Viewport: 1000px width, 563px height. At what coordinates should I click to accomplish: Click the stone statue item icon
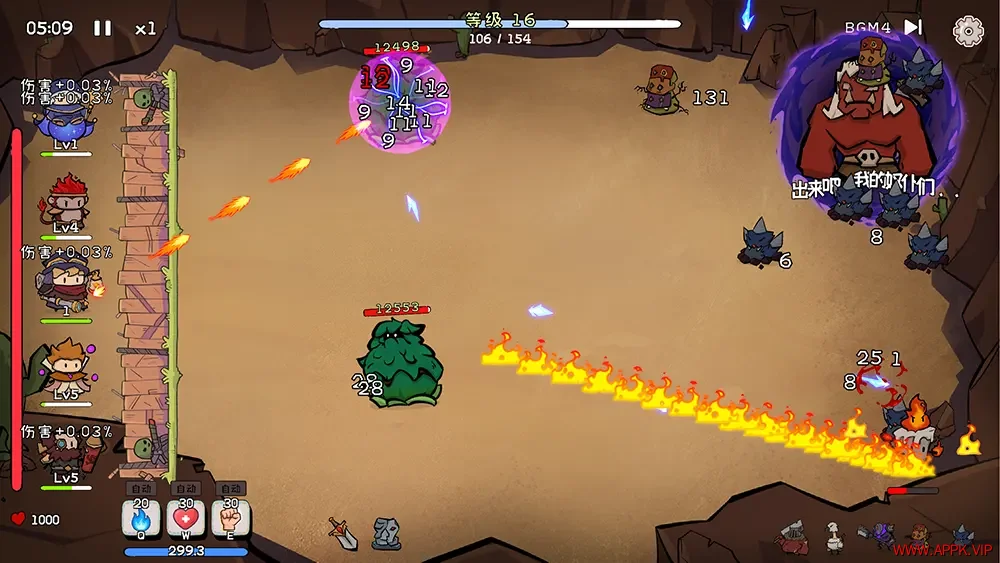pyautogui.click(x=386, y=534)
